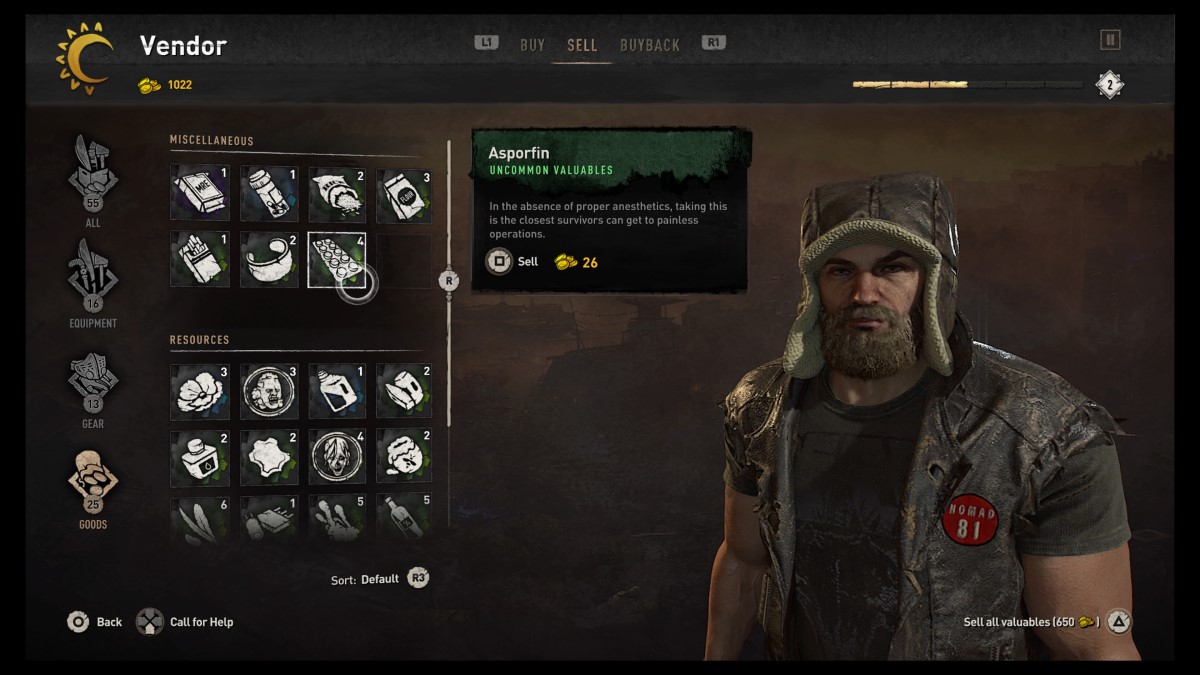Select the feathers resource slot

click(x=200, y=520)
